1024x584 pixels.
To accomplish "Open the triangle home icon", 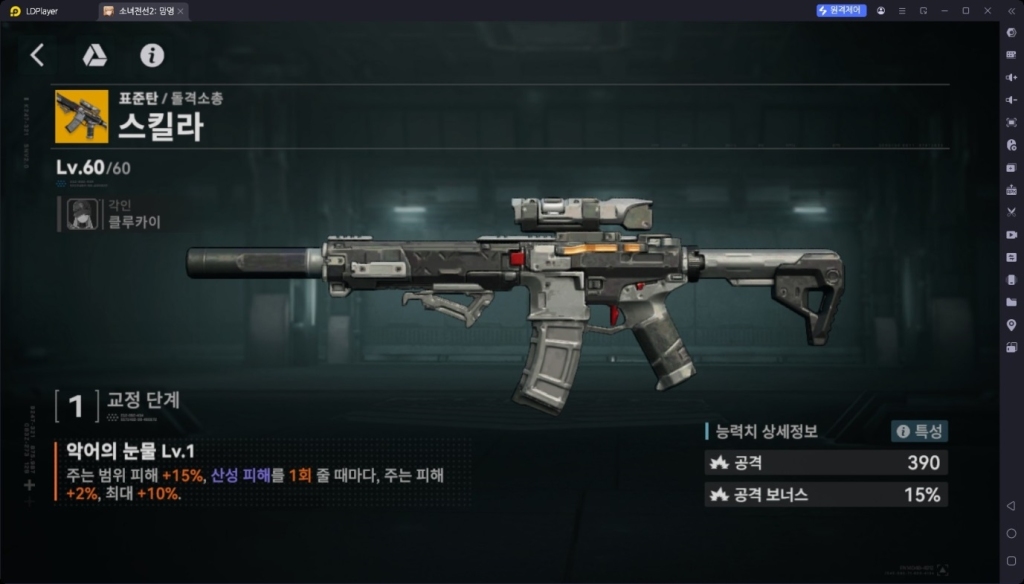I will pos(95,55).
